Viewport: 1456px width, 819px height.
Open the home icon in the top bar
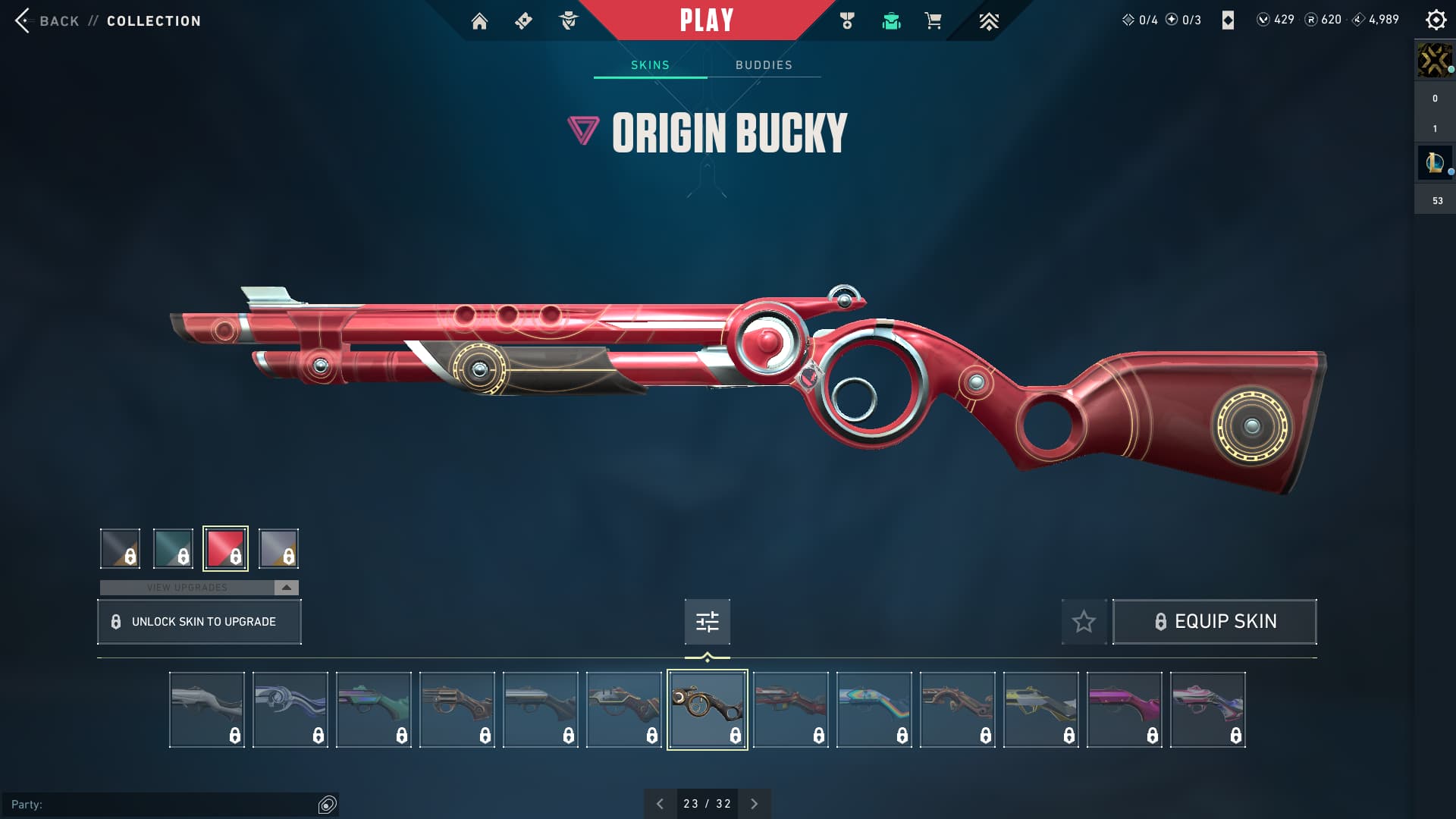[x=479, y=21]
